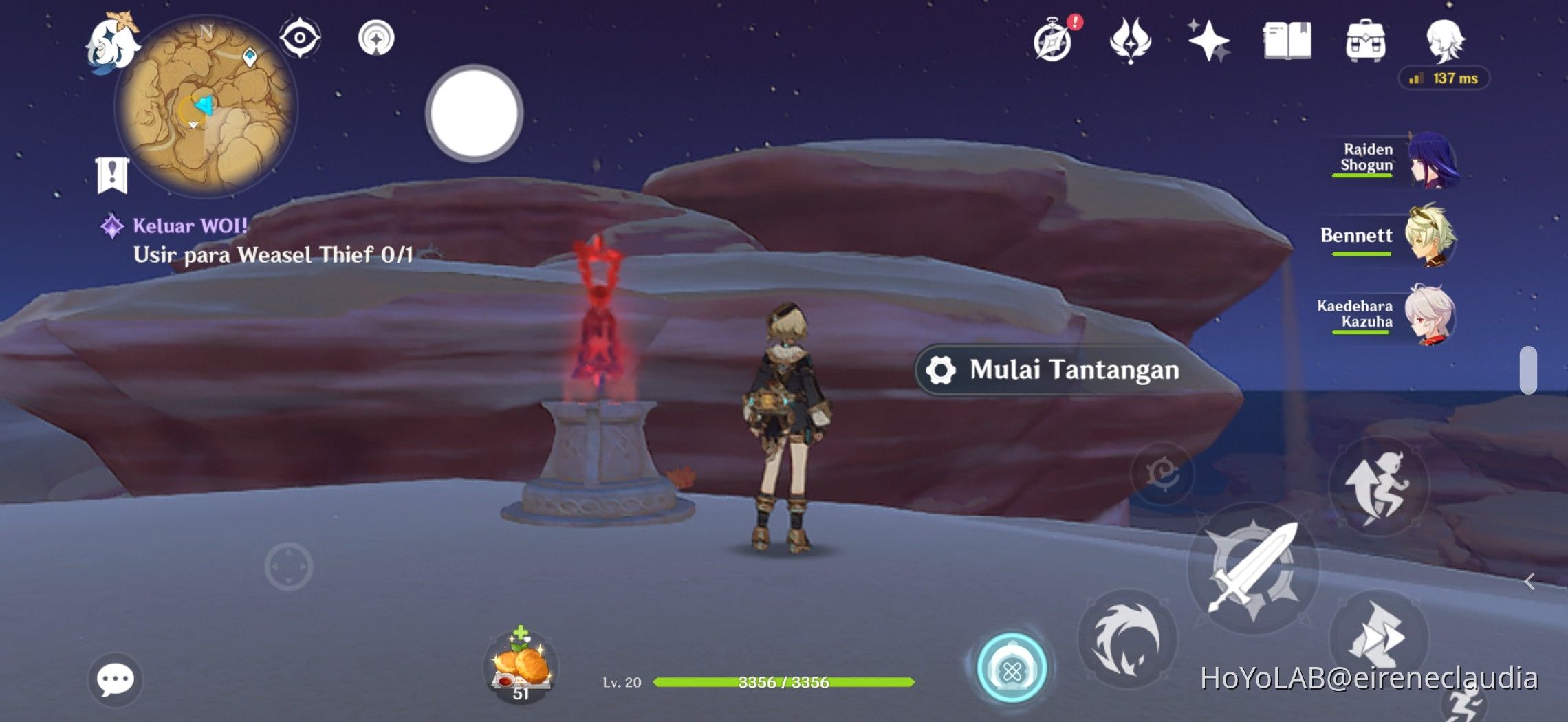Open the Events page via wings icon
Image resolution: width=1568 pixels, height=722 pixels.
[x=1131, y=41]
